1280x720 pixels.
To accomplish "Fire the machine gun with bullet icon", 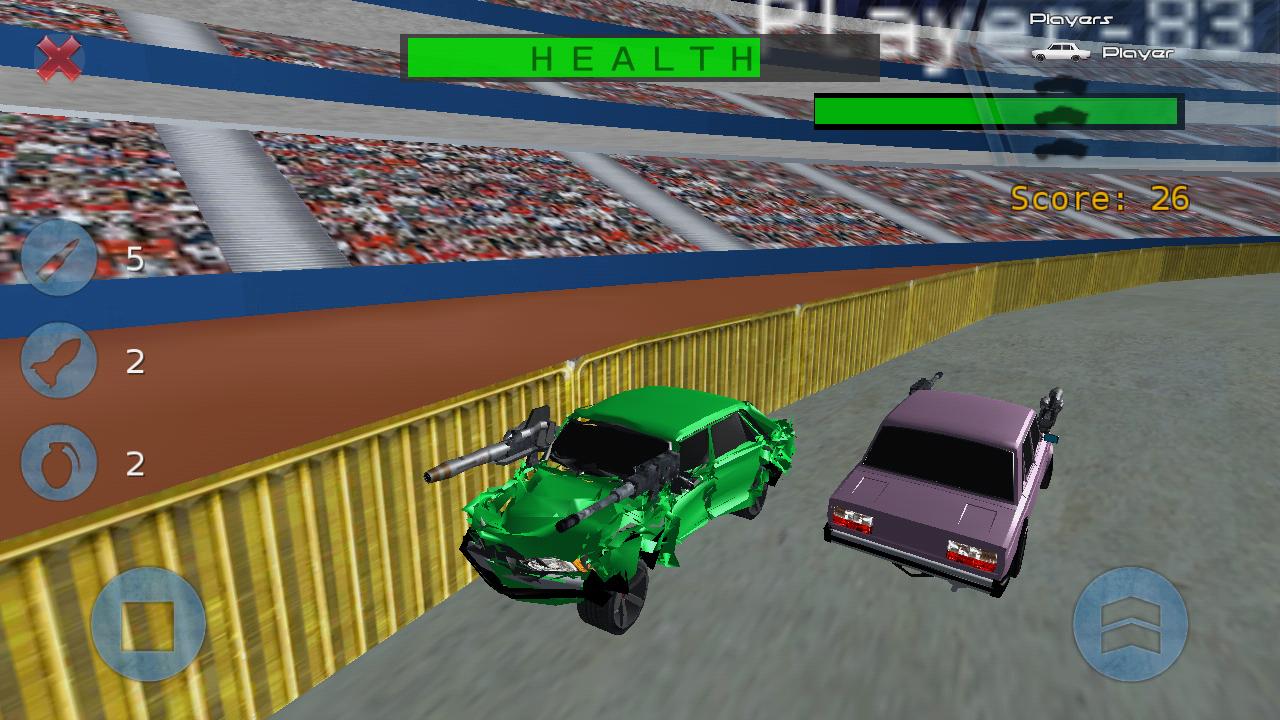I will click(58, 258).
